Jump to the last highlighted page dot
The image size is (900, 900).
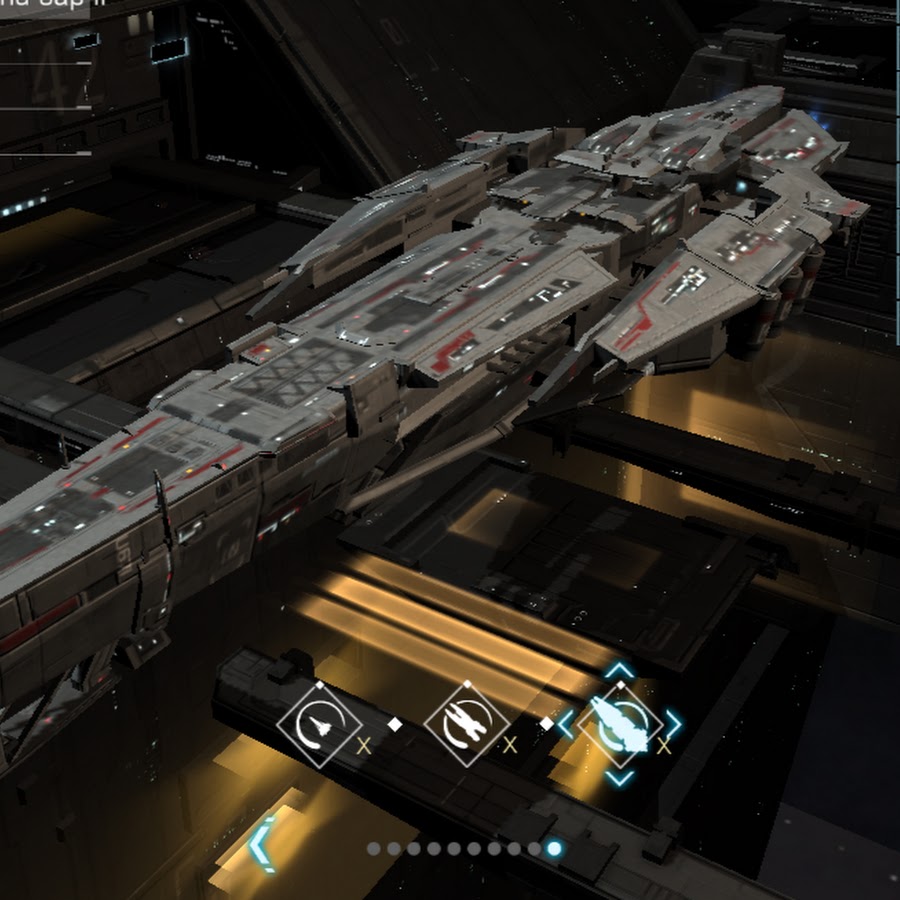pos(554,849)
